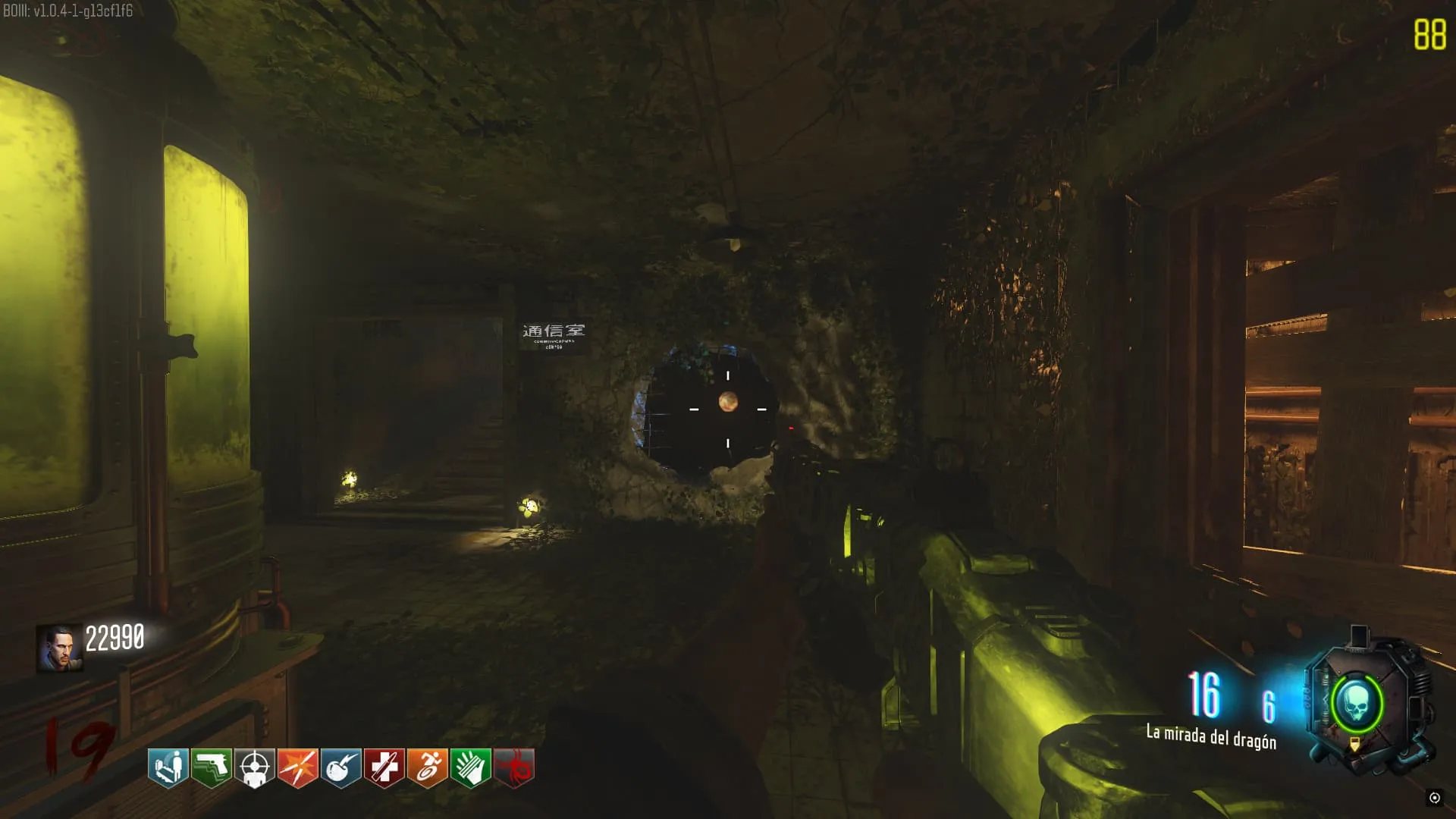Select the green pistol Mule Kick perk

[x=212, y=767]
